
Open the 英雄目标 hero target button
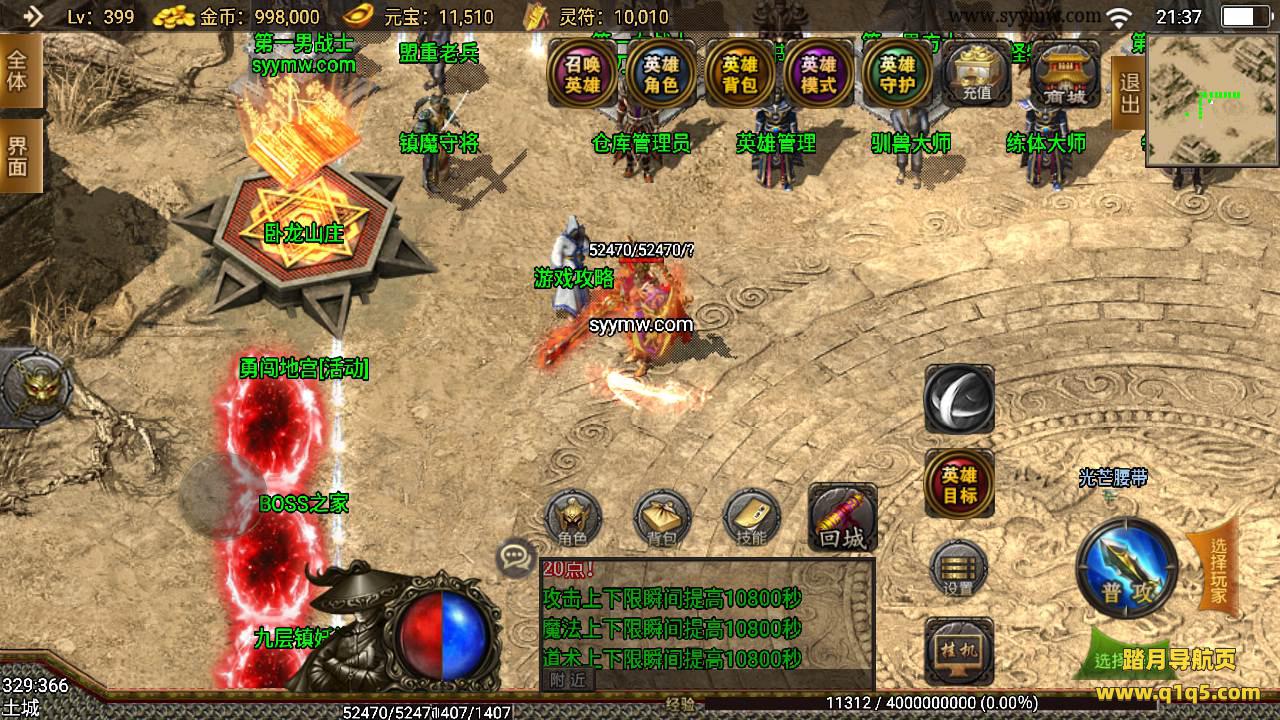pyautogui.click(x=959, y=484)
